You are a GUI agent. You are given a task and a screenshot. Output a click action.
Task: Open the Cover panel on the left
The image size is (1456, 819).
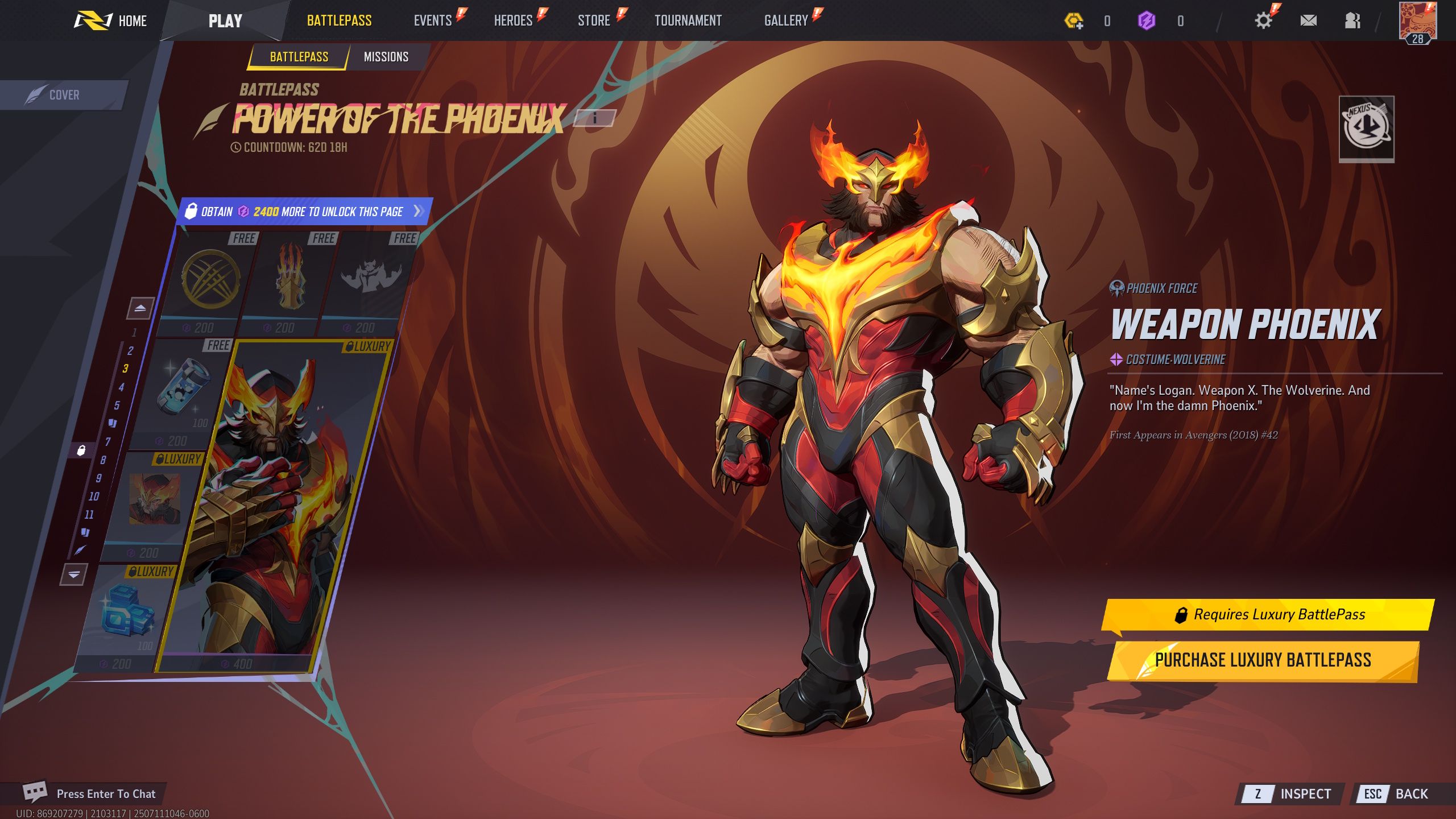point(64,94)
